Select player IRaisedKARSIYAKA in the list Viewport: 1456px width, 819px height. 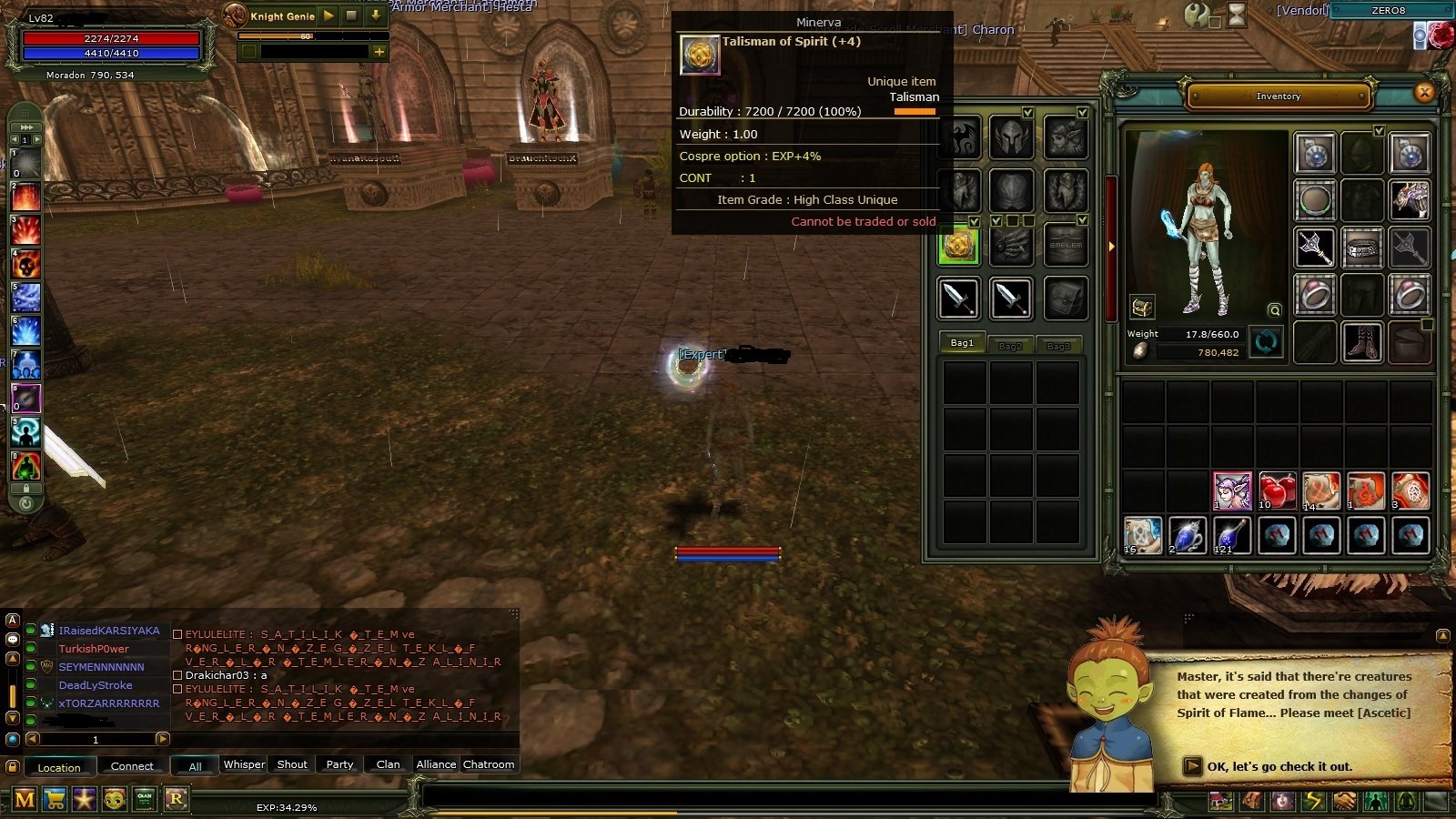click(109, 631)
